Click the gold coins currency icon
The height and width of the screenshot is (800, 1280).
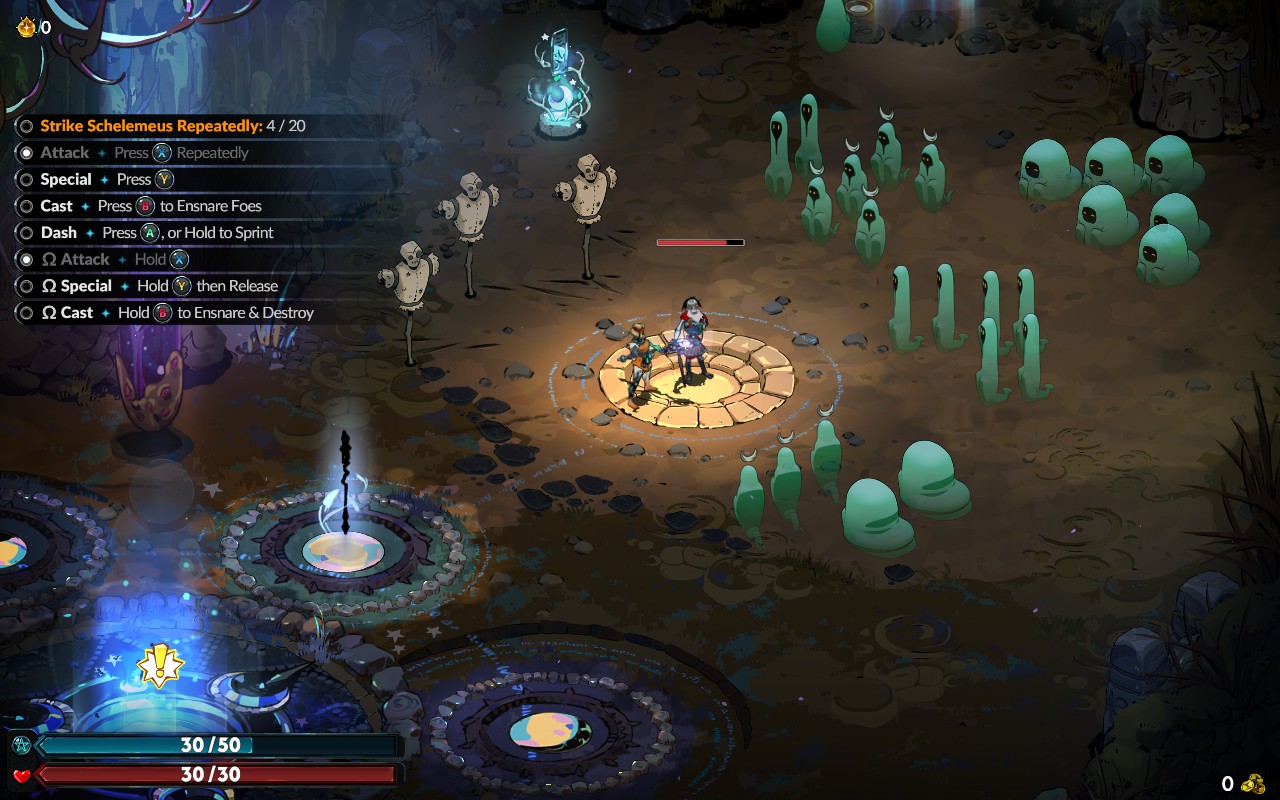pos(1254,783)
